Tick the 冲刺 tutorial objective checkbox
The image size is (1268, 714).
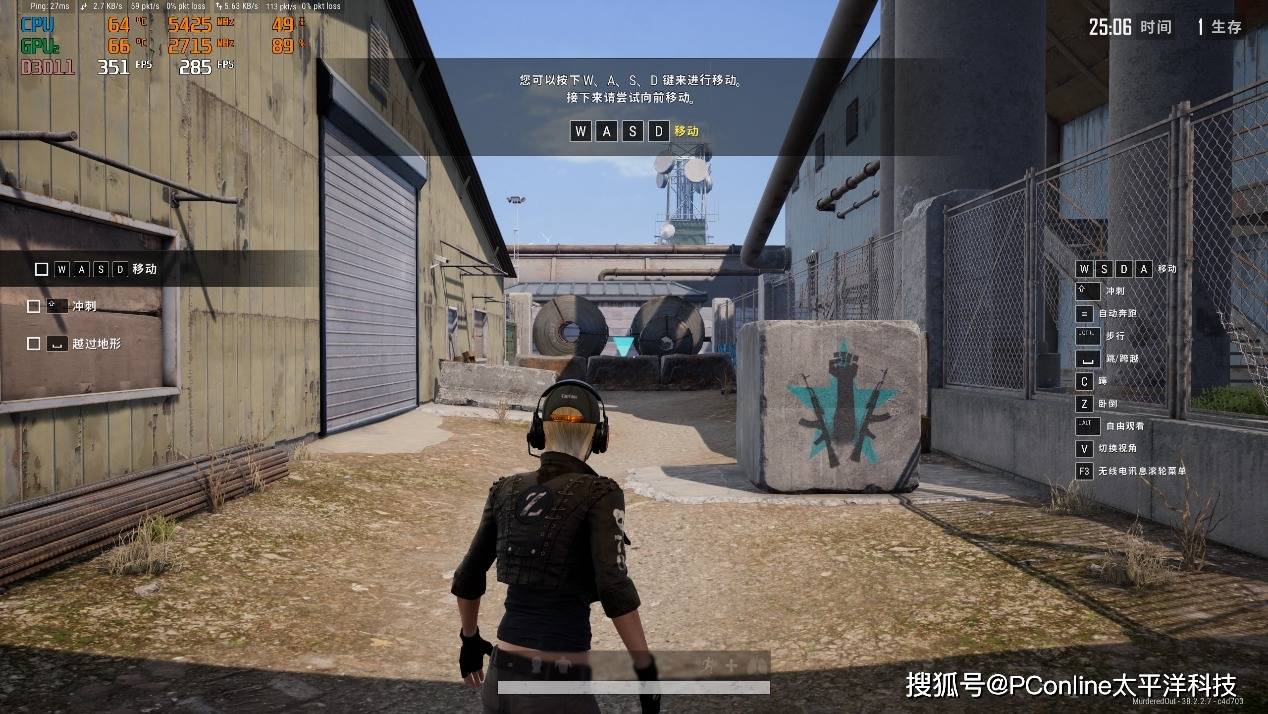pyautogui.click(x=34, y=306)
